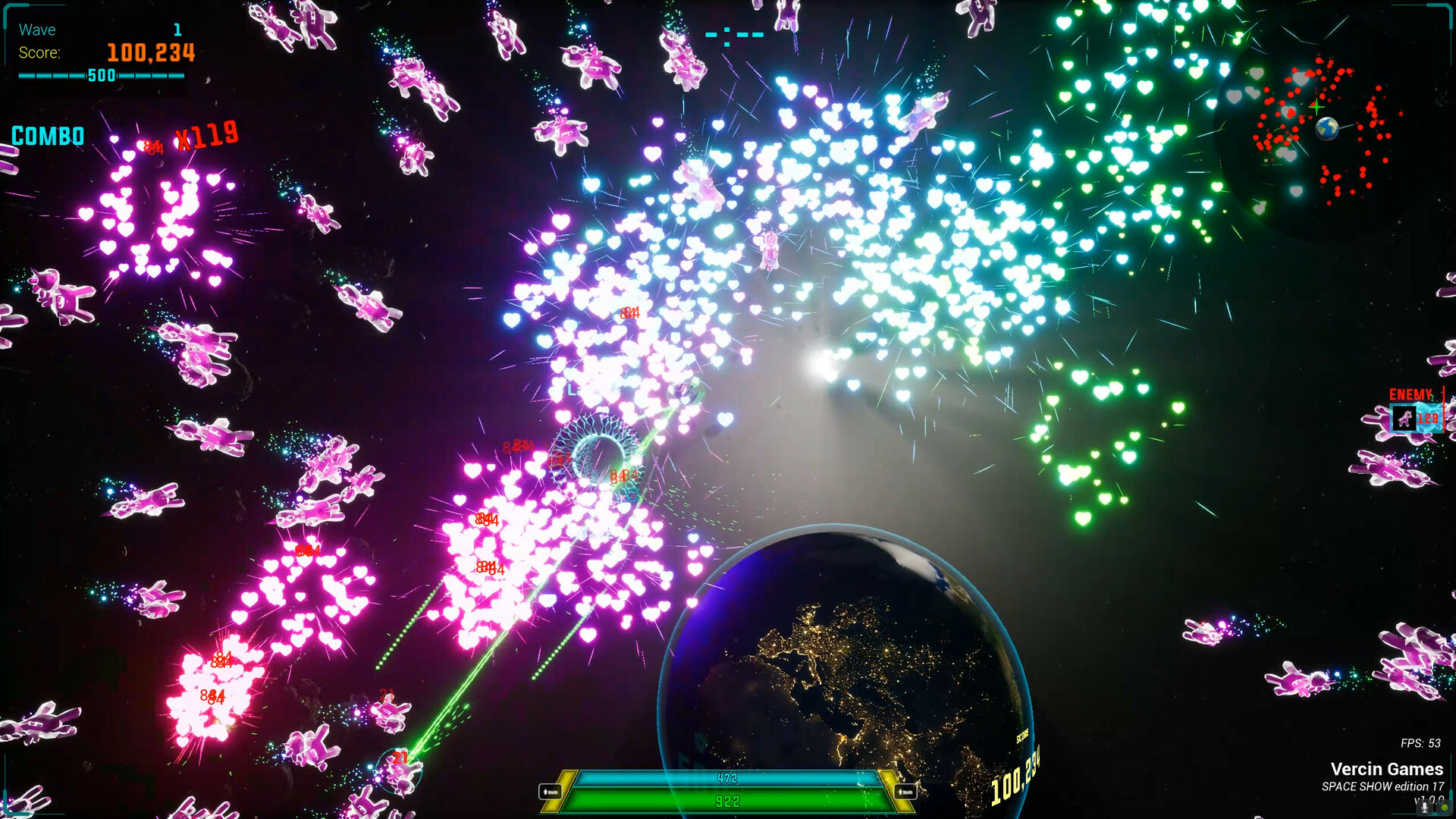The height and width of the screenshot is (819, 1456).
Task: Click the green crosshair on the minimap
Action: coord(1317,108)
